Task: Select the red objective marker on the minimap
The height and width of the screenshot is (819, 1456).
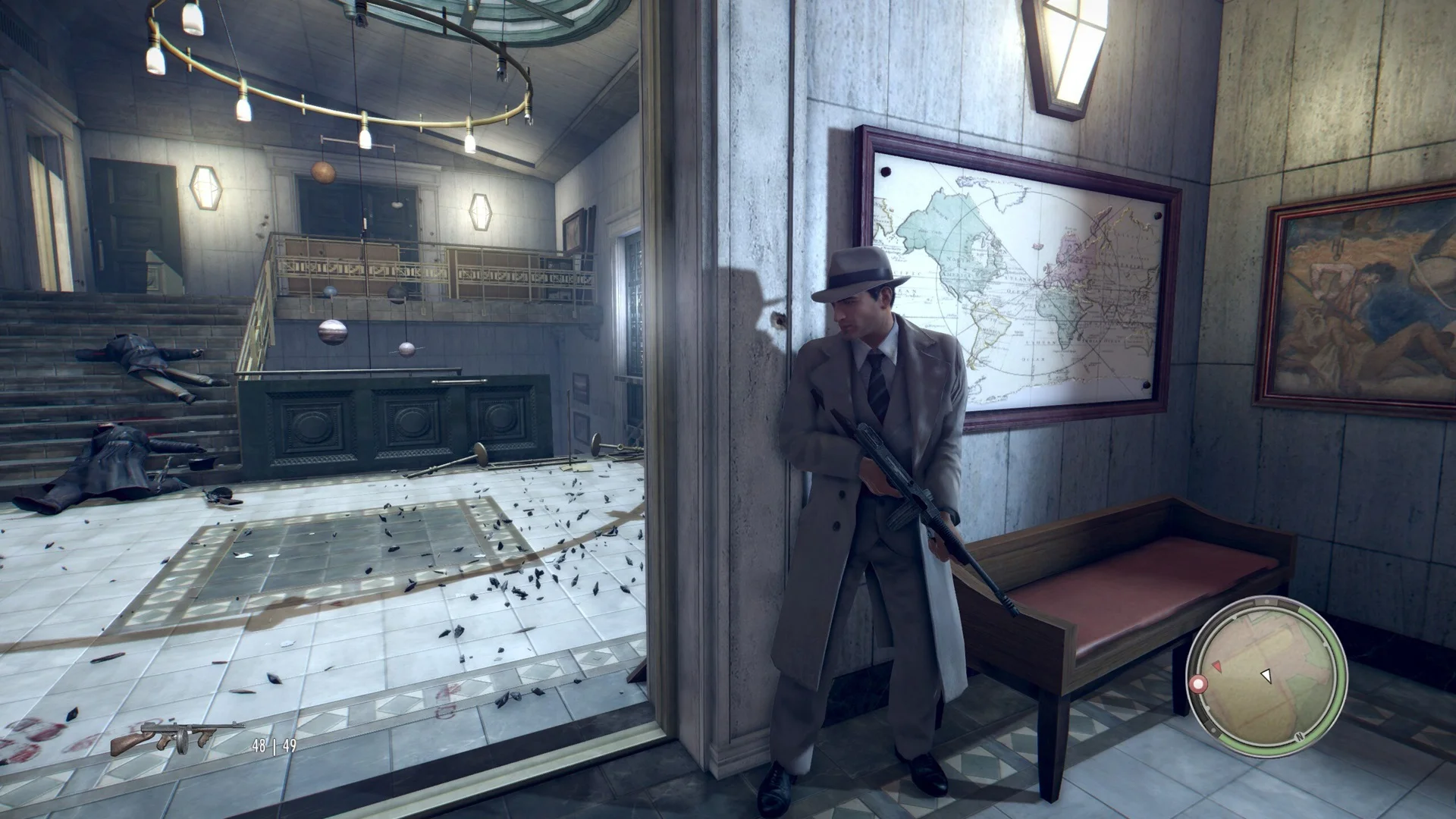Action: click(x=1199, y=683)
